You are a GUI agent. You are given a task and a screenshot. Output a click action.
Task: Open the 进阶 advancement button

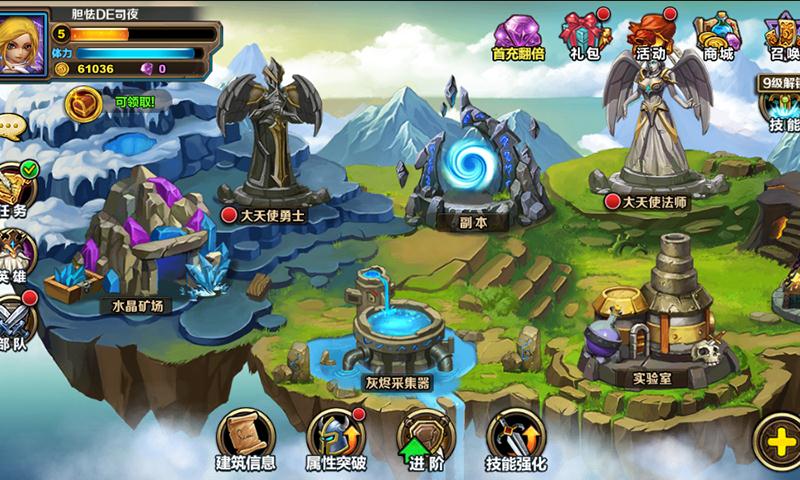[425, 438]
